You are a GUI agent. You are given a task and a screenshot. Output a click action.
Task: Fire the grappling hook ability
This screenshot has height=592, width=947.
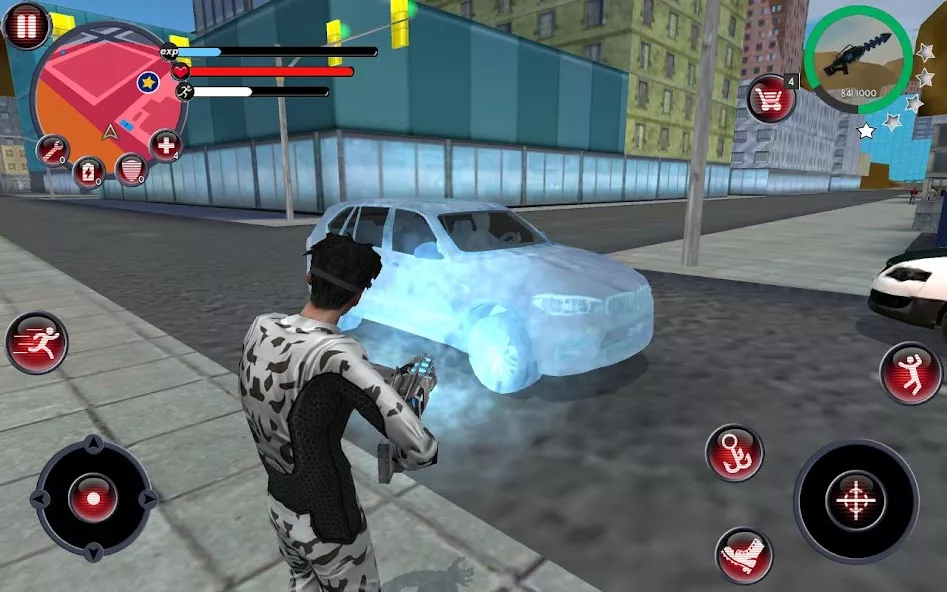pyautogui.click(x=735, y=453)
